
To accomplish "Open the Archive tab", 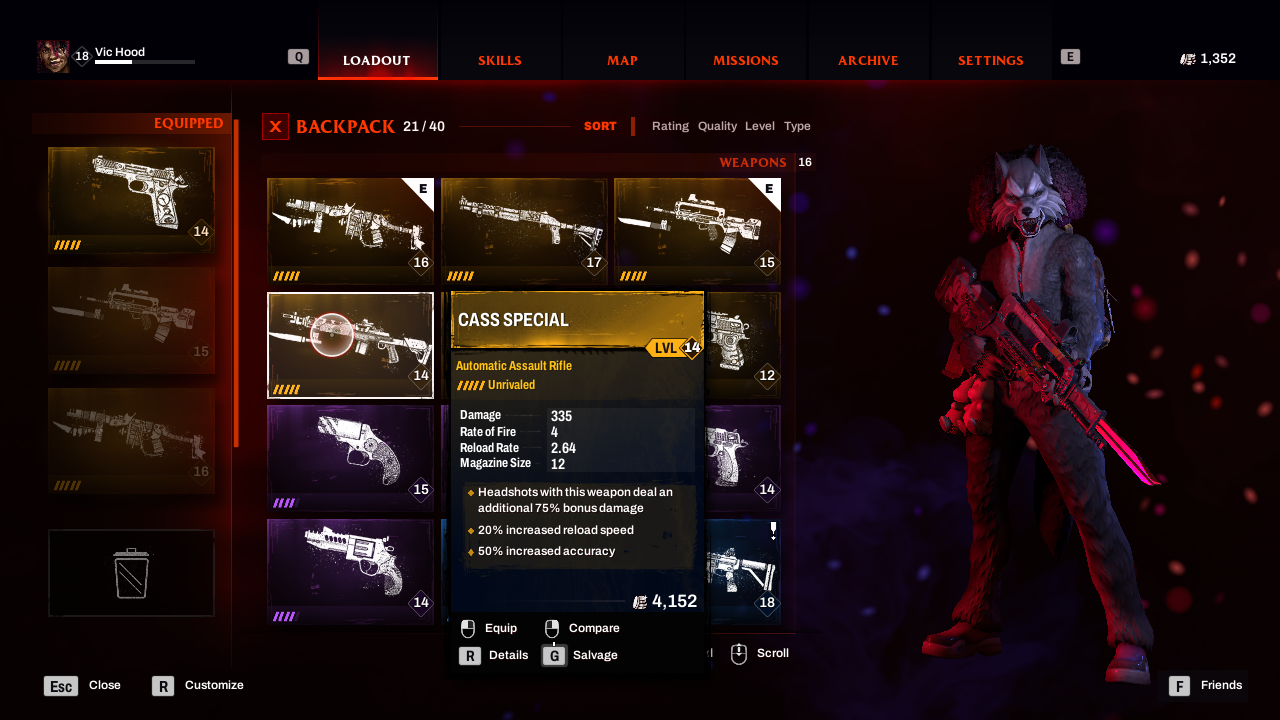I will 868,60.
